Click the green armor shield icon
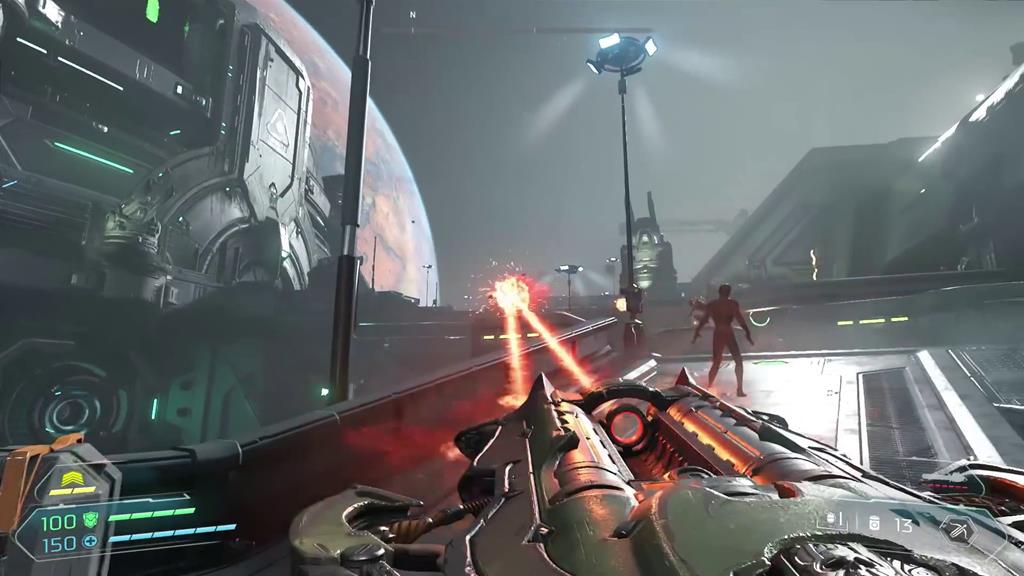The image size is (1024, 576). (90, 519)
